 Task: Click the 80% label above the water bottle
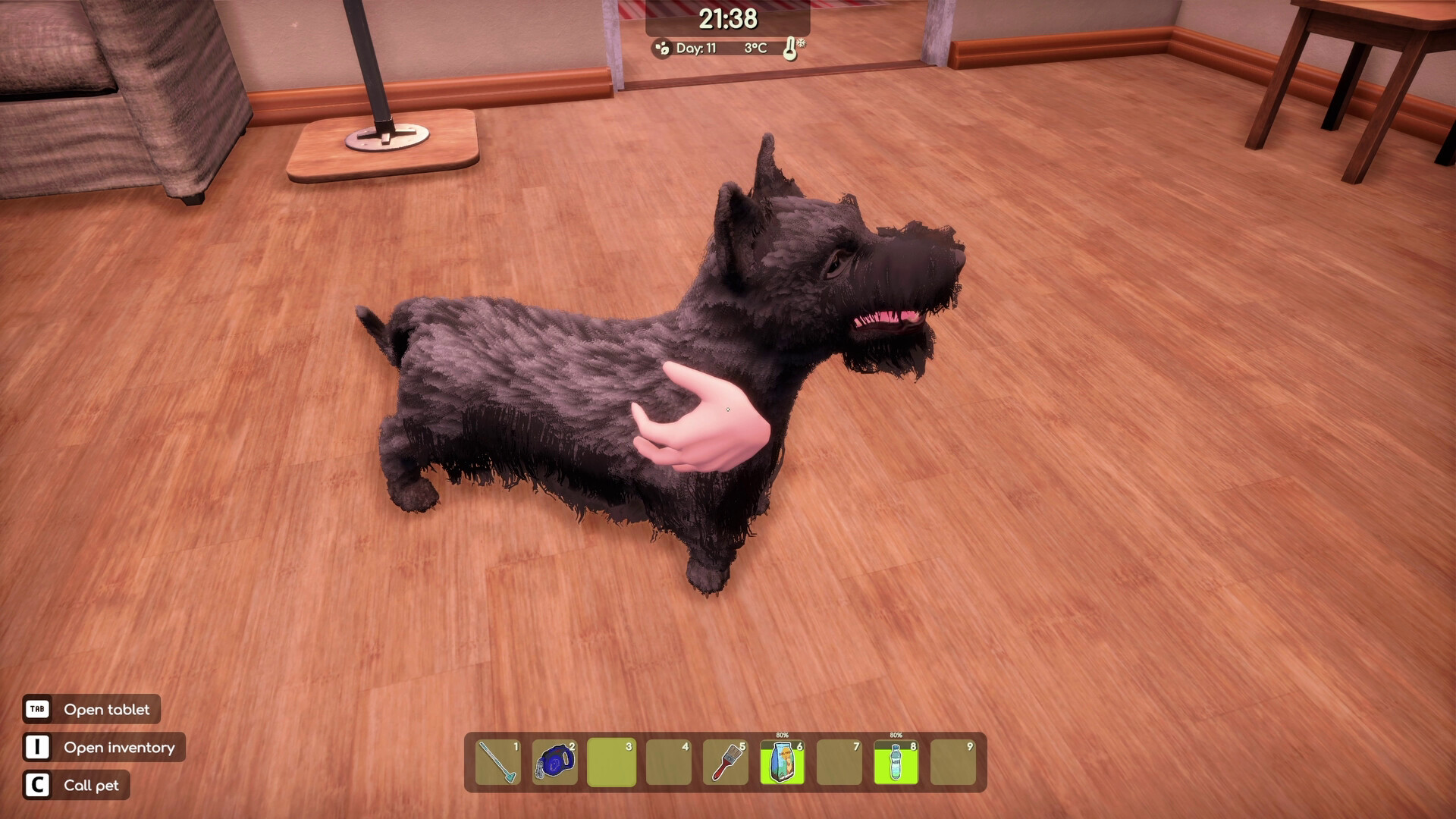tap(895, 736)
